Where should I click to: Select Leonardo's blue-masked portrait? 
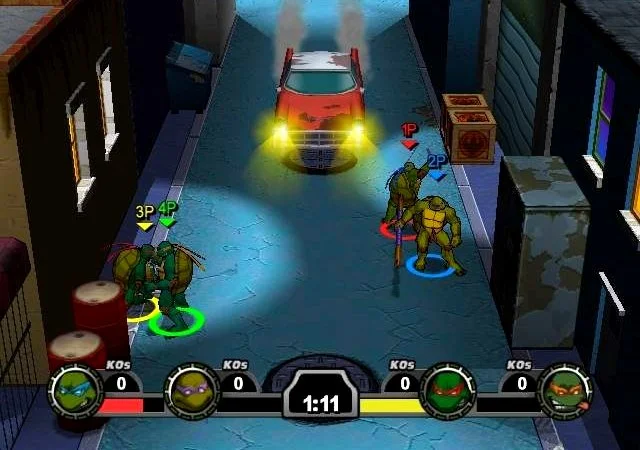tap(75, 390)
